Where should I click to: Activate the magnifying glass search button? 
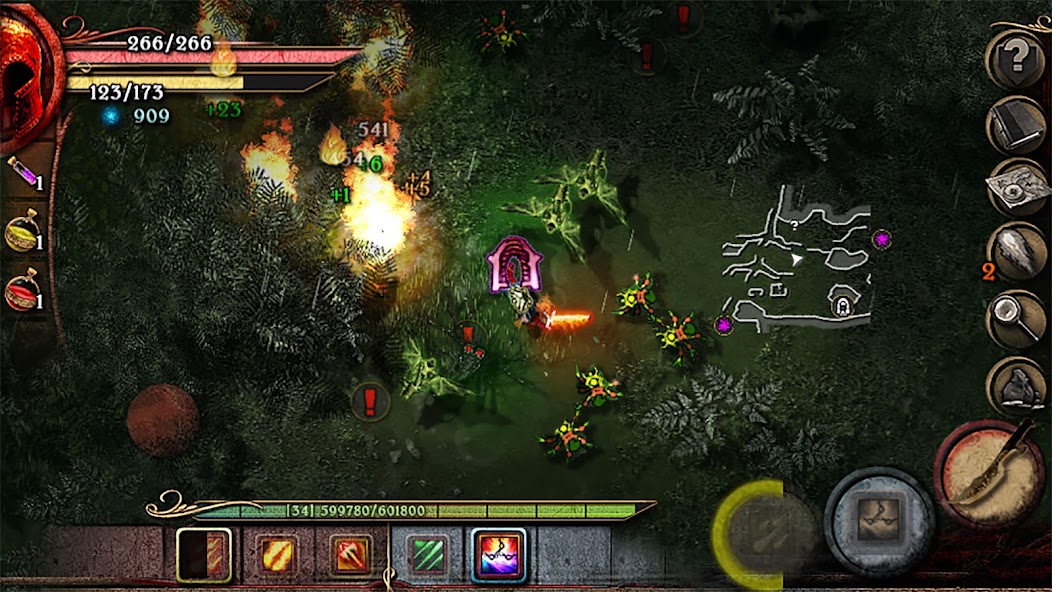pyautogui.click(x=1018, y=318)
